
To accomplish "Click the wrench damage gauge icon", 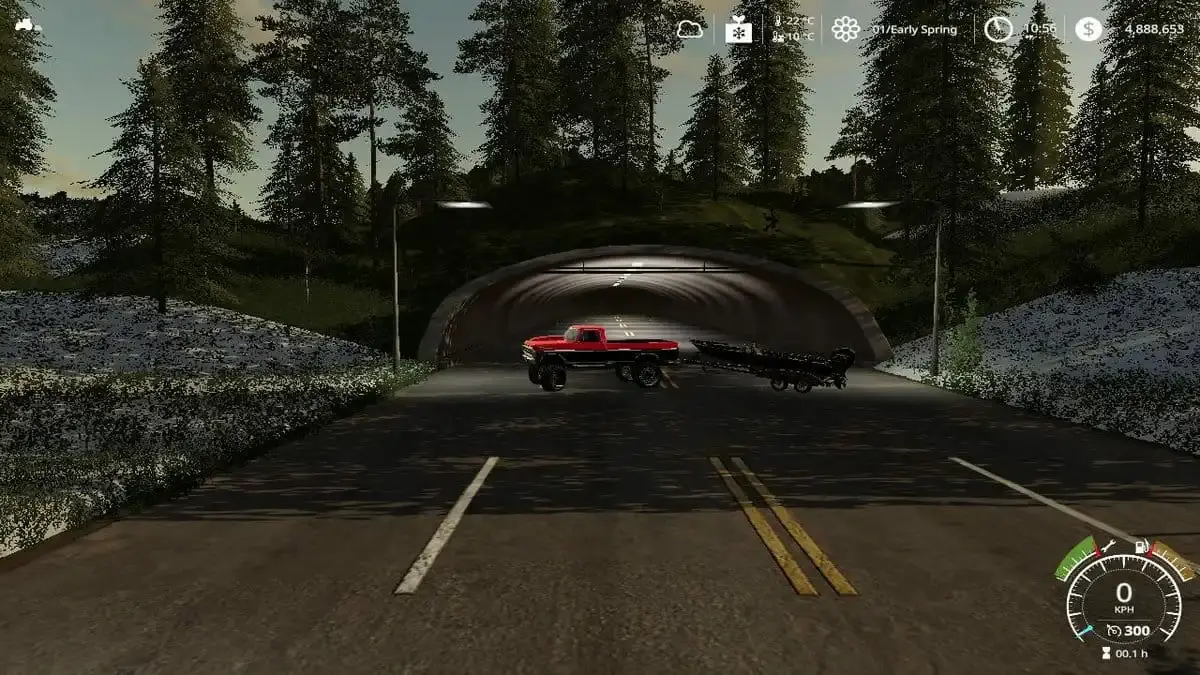I will (1106, 548).
